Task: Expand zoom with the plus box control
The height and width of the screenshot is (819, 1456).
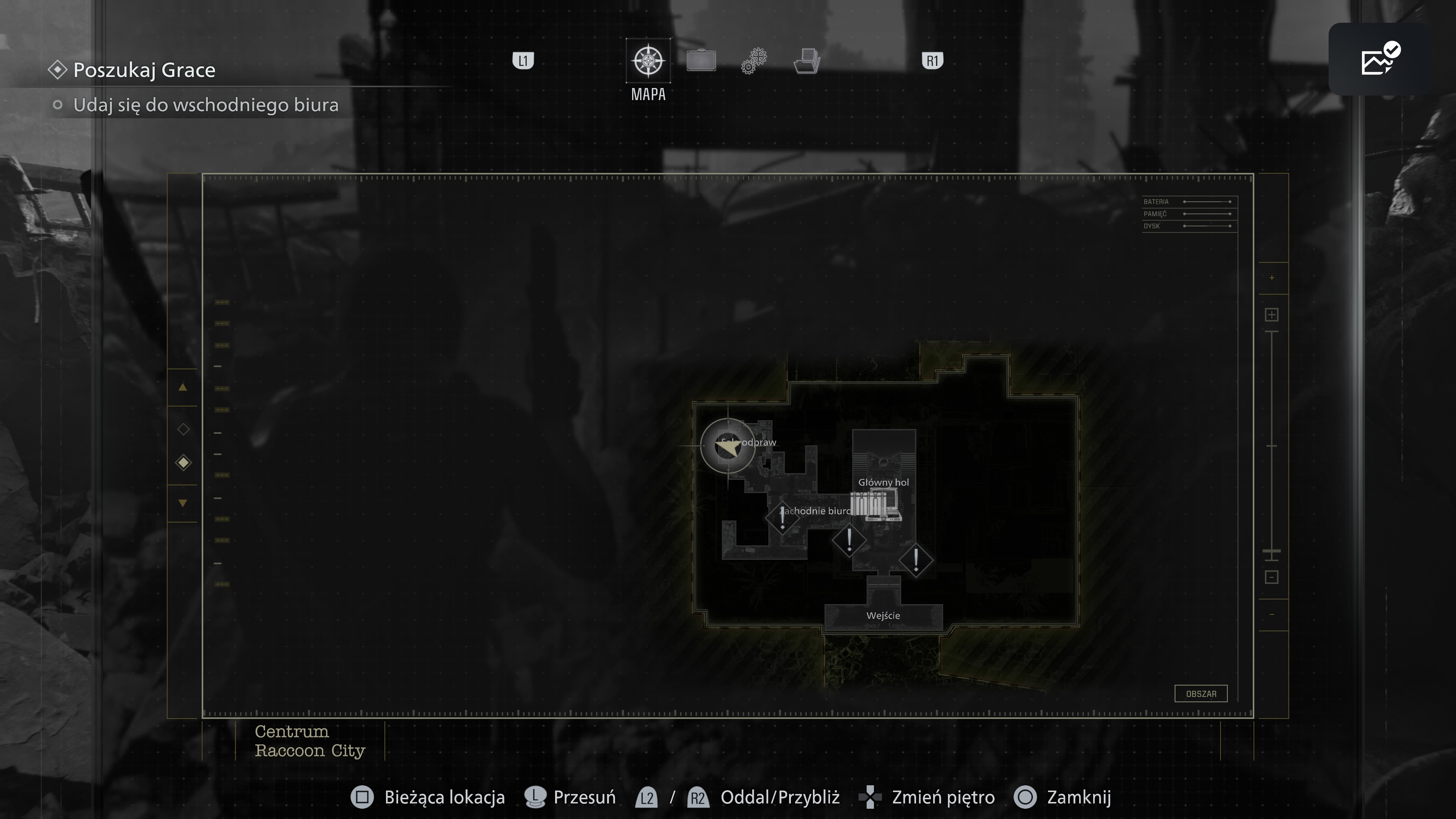Action: (x=1272, y=315)
